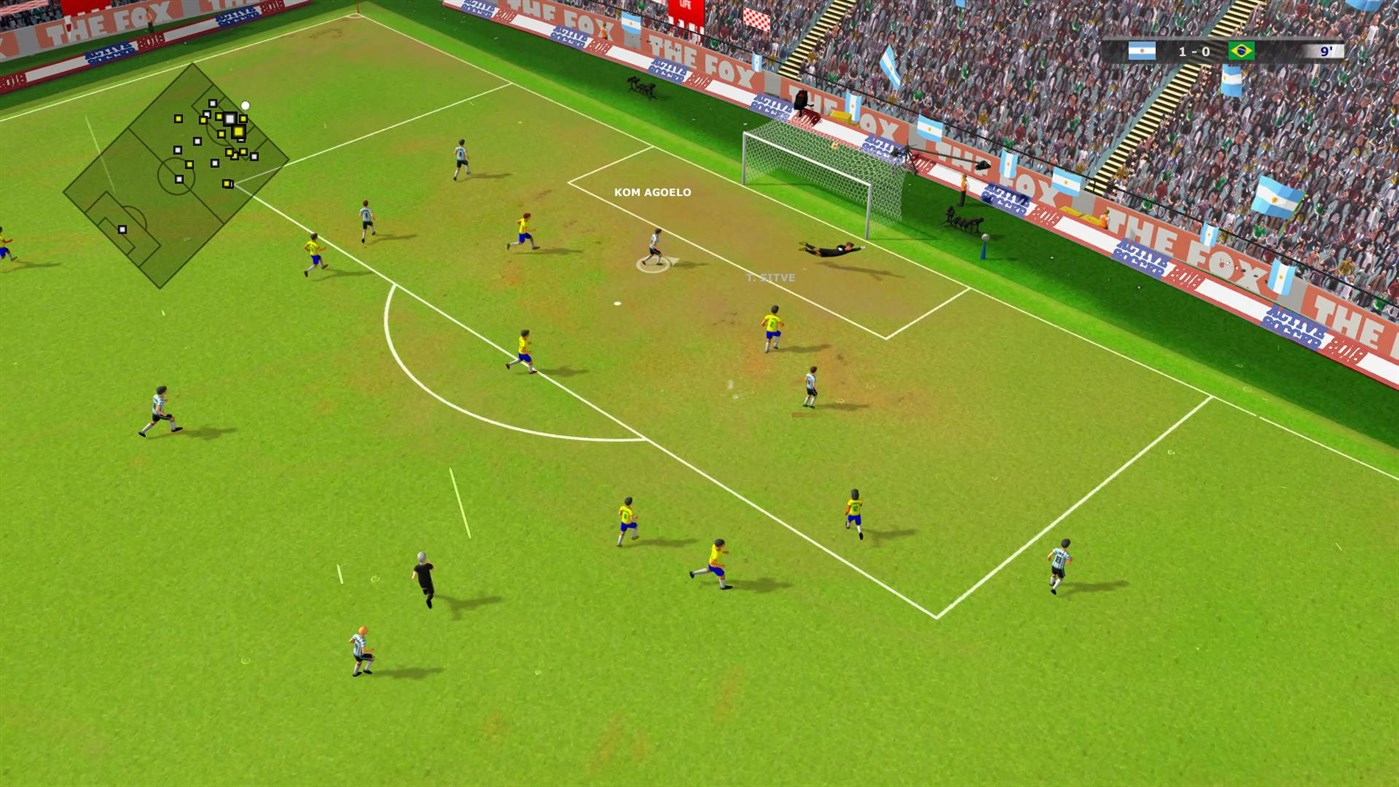Click the Argentina flag on the scoreboard
Image resolution: width=1399 pixels, height=787 pixels.
1143,51
